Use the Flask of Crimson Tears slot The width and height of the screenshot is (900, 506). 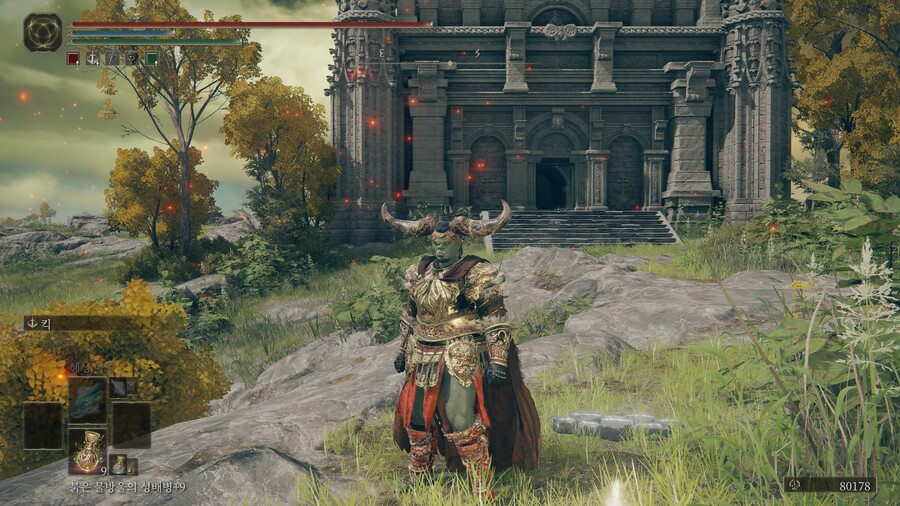pyautogui.click(x=88, y=449)
